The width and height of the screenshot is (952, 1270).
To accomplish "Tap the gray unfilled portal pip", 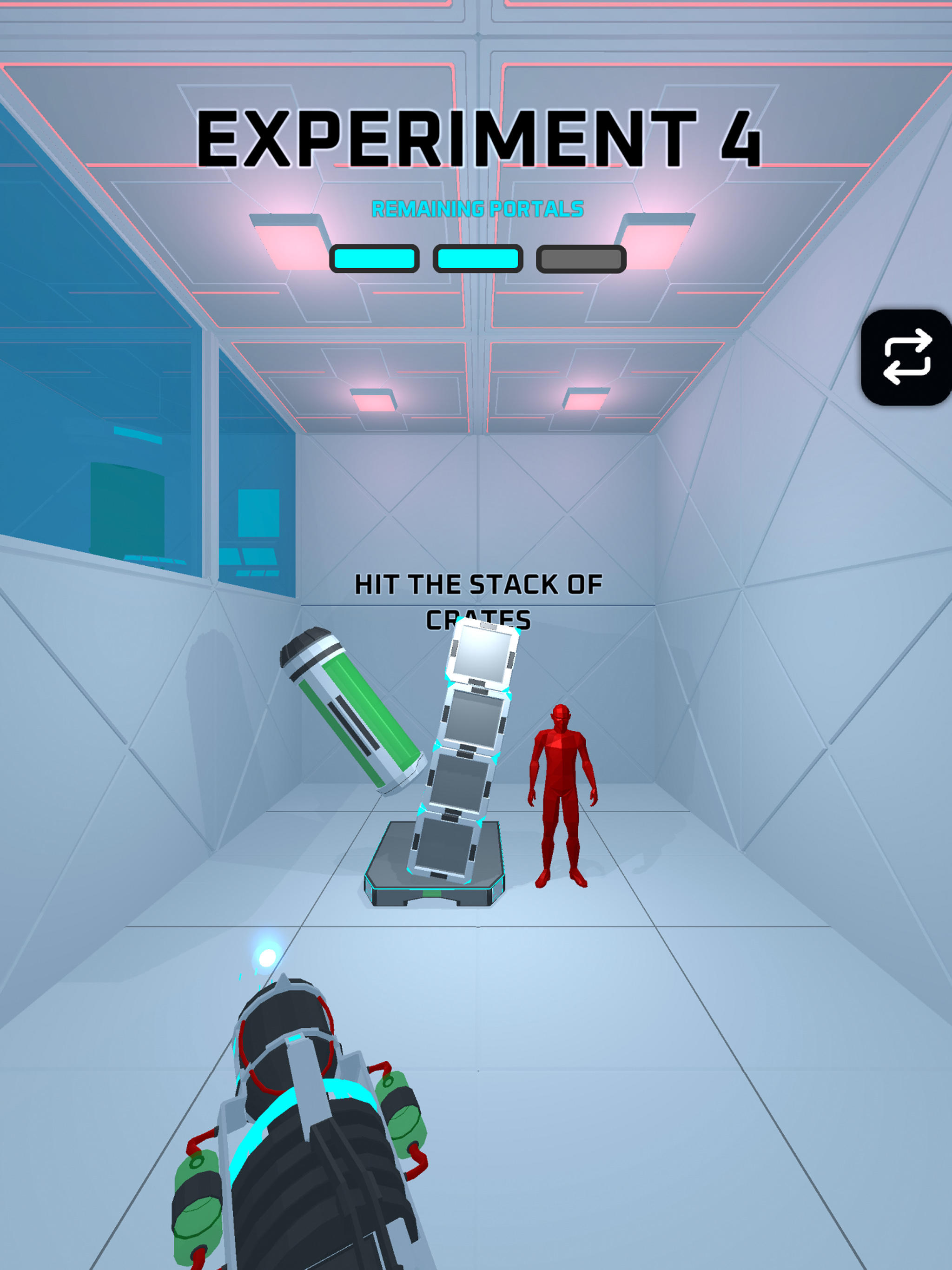I will tap(580, 259).
